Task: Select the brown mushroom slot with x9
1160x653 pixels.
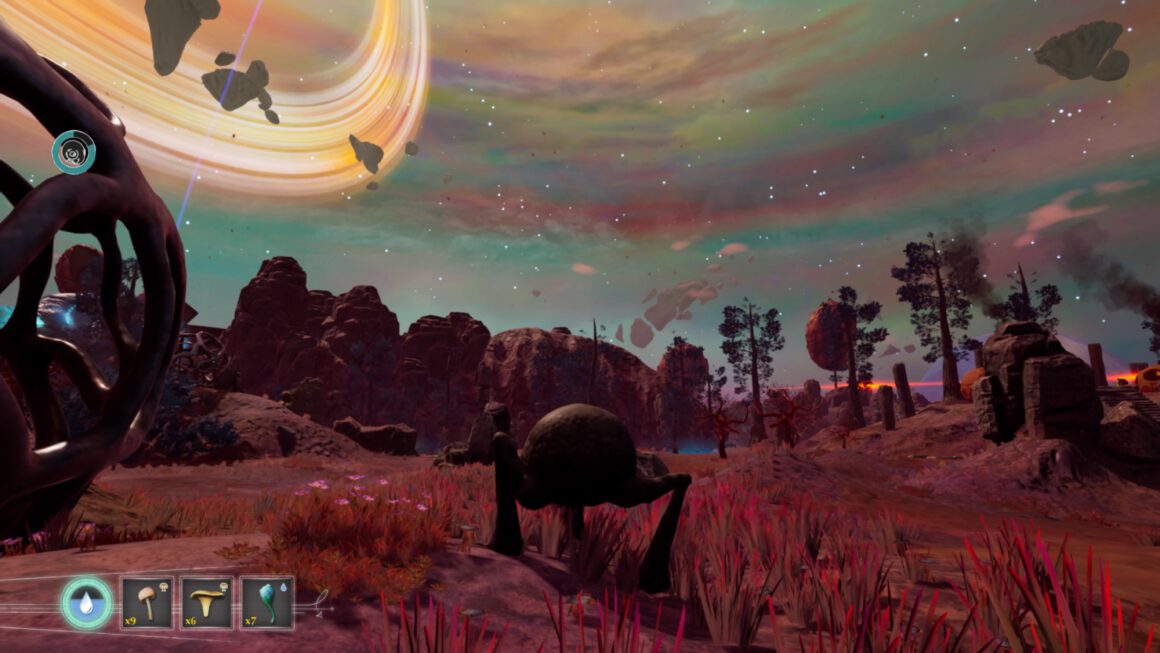Action: [x=146, y=602]
